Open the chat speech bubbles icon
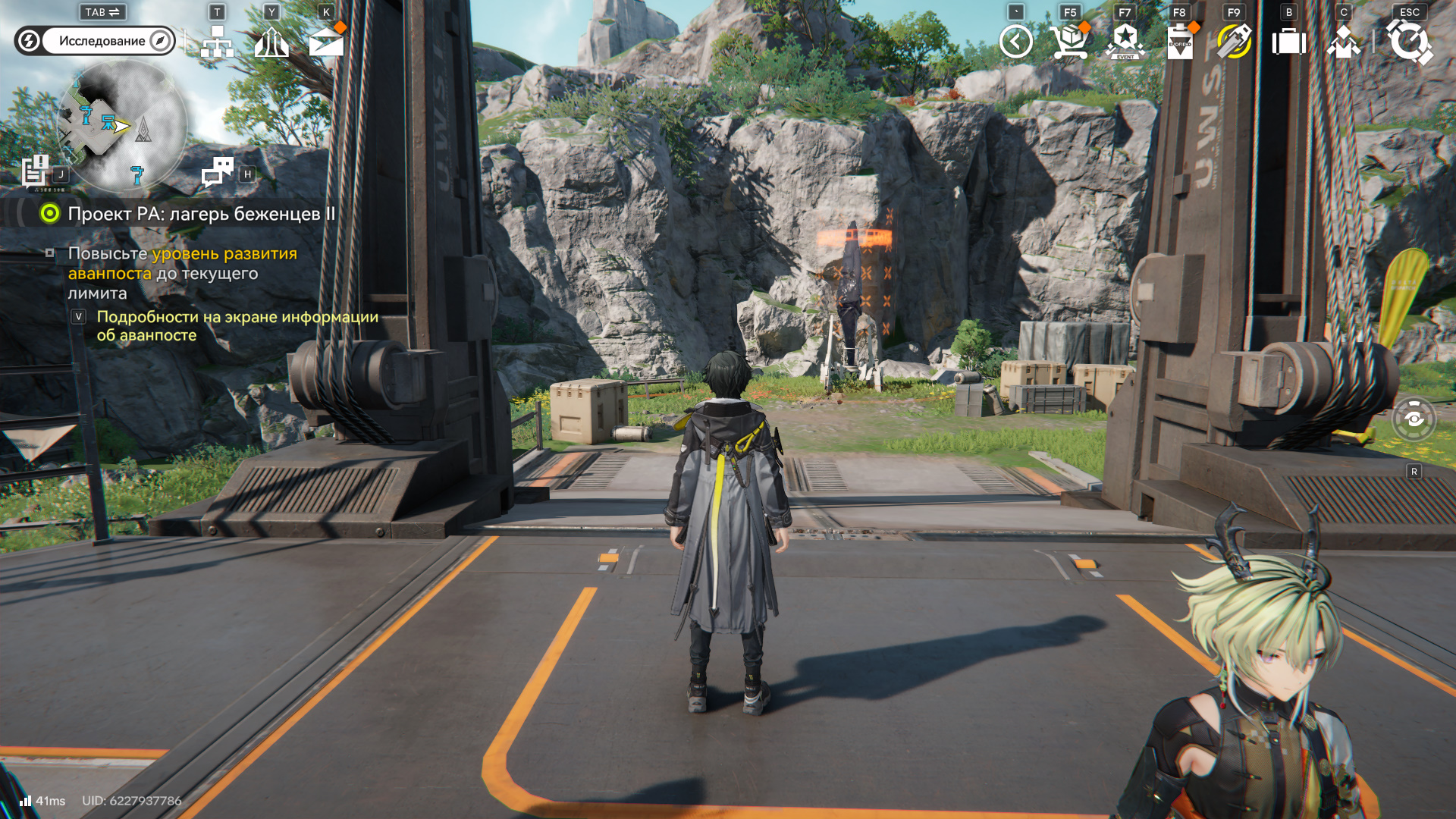 (218, 172)
